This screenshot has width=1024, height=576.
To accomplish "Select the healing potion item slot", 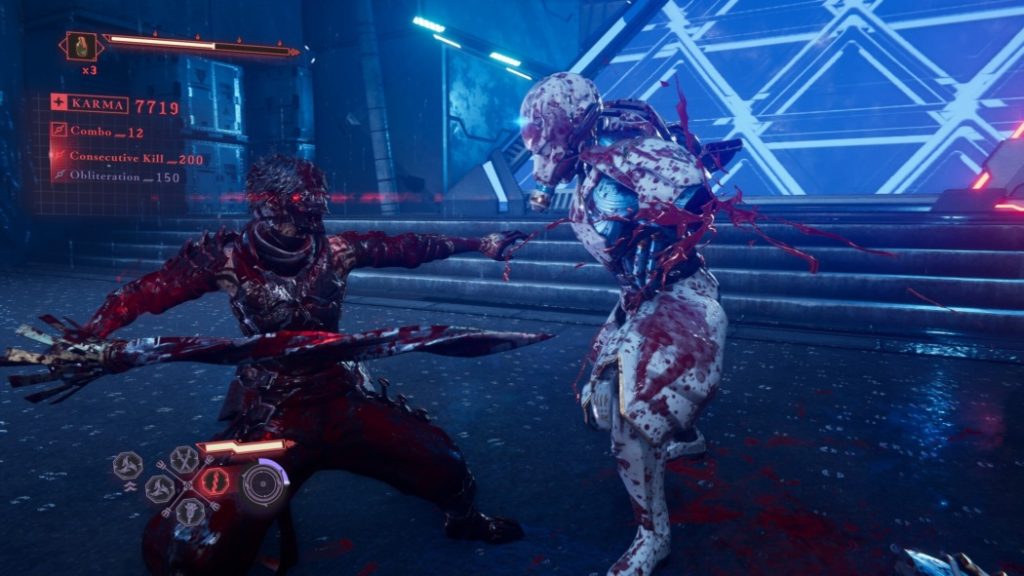I will [x=83, y=46].
